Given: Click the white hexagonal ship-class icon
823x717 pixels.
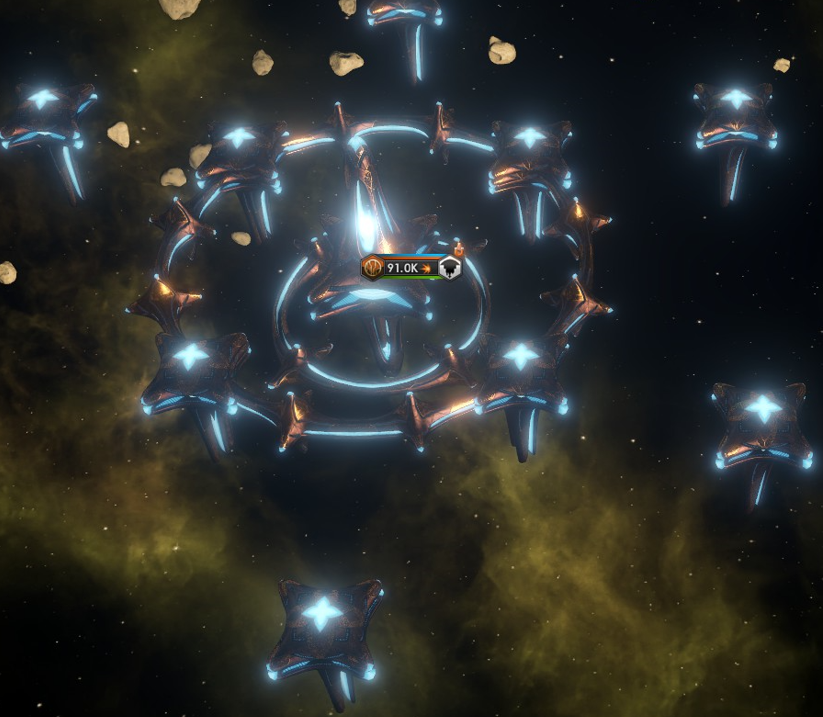Looking at the screenshot, I should pyautogui.click(x=450, y=268).
